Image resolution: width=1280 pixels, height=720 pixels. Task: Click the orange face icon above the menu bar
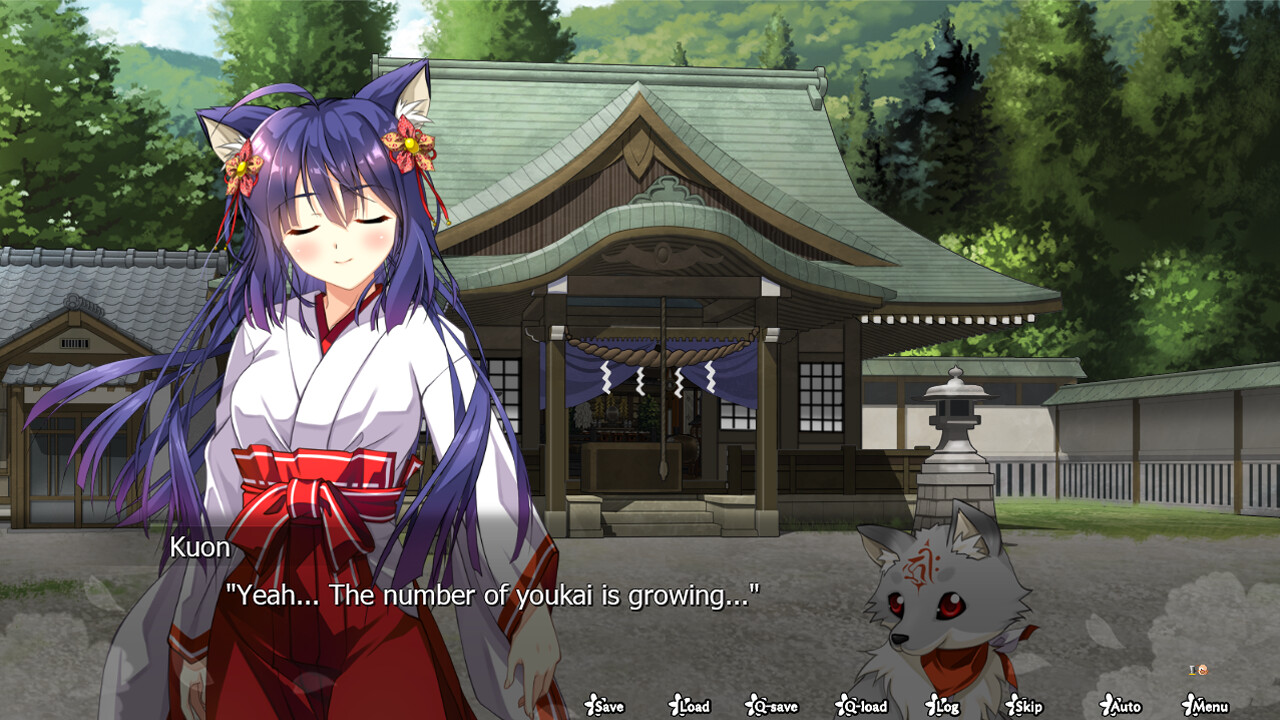(x=1203, y=670)
